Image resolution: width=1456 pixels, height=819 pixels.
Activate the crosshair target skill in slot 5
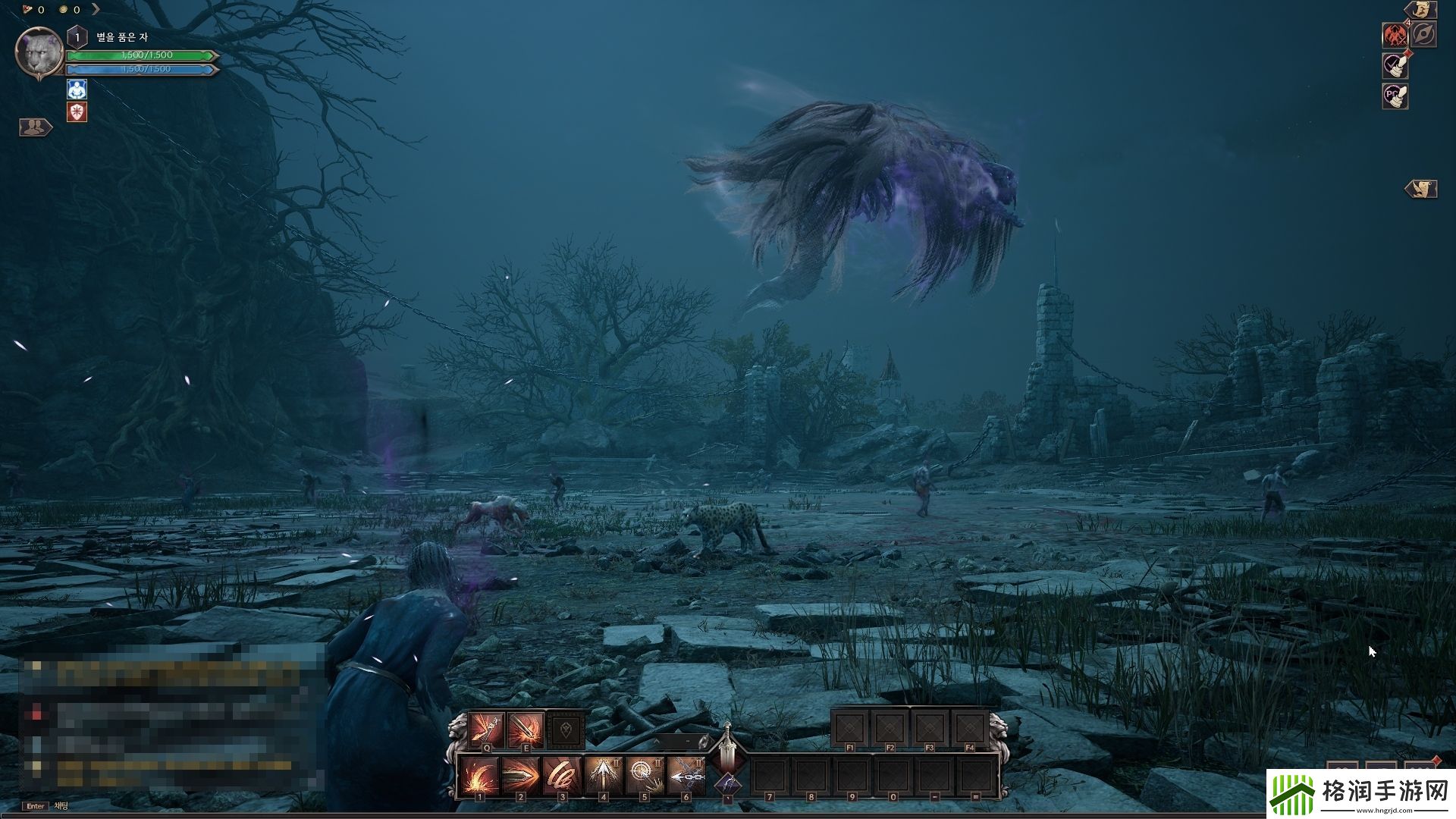coord(645,775)
